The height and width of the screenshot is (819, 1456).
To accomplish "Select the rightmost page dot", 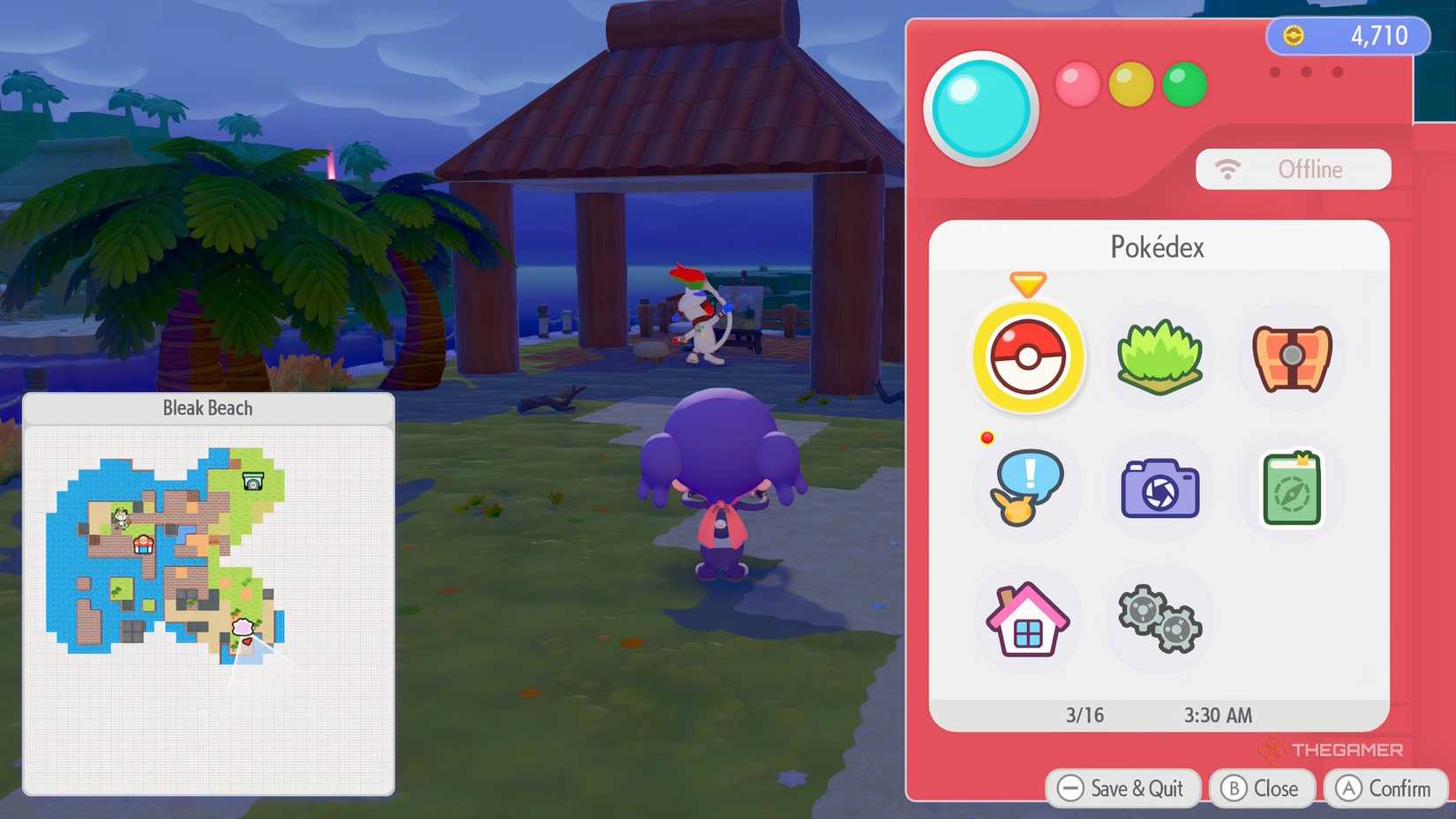I will 1335,73.
